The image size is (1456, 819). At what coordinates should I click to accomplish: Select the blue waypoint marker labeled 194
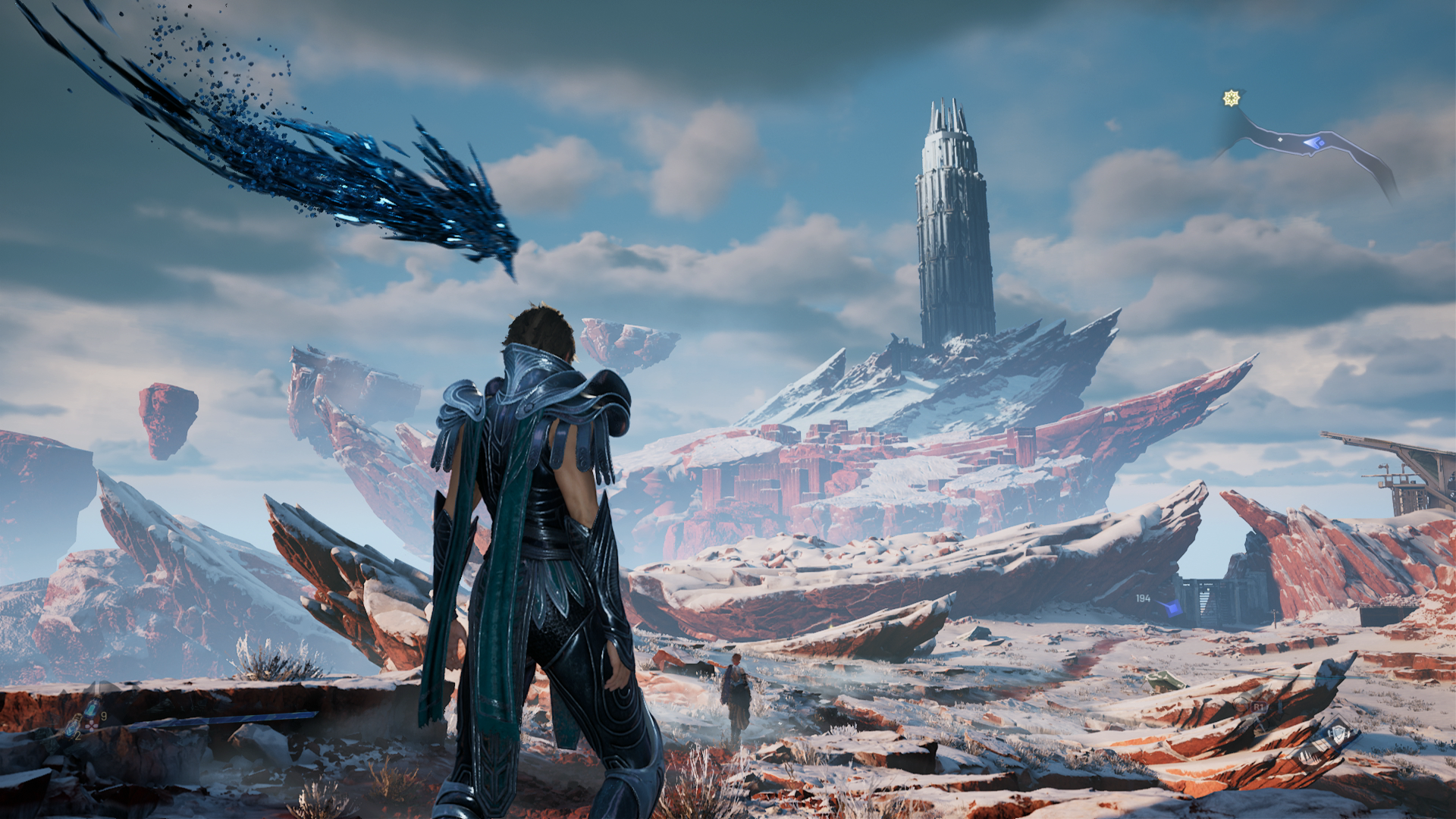click(x=1172, y=607)
